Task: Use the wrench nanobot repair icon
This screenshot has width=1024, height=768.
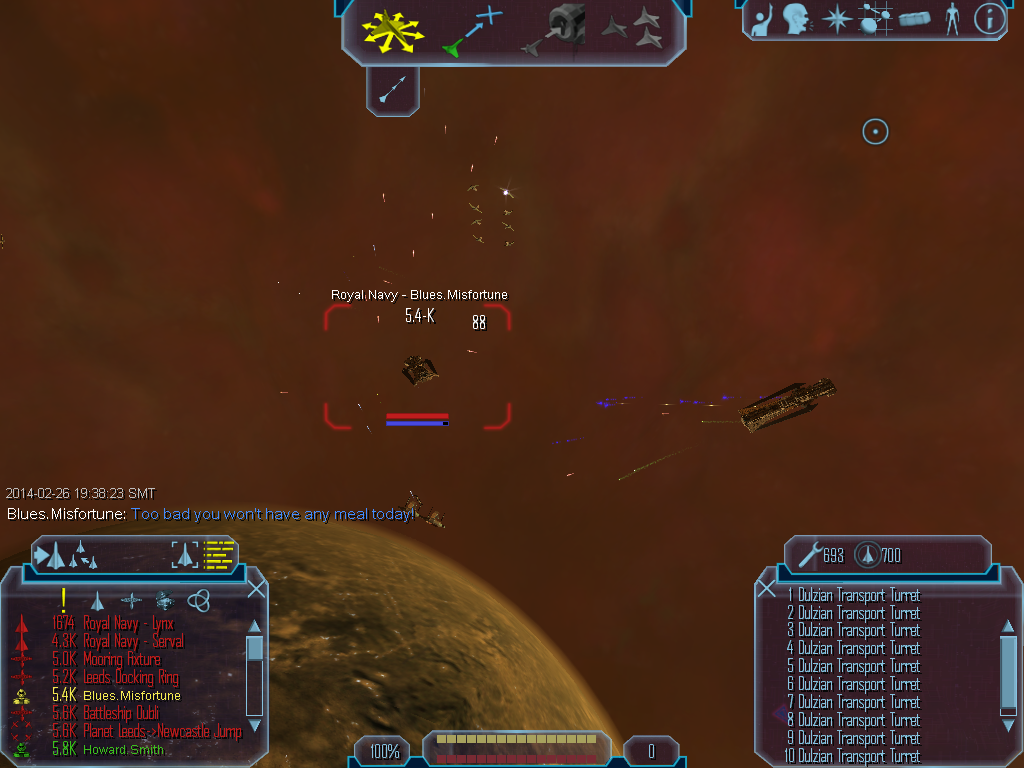Action: (810, 555)
